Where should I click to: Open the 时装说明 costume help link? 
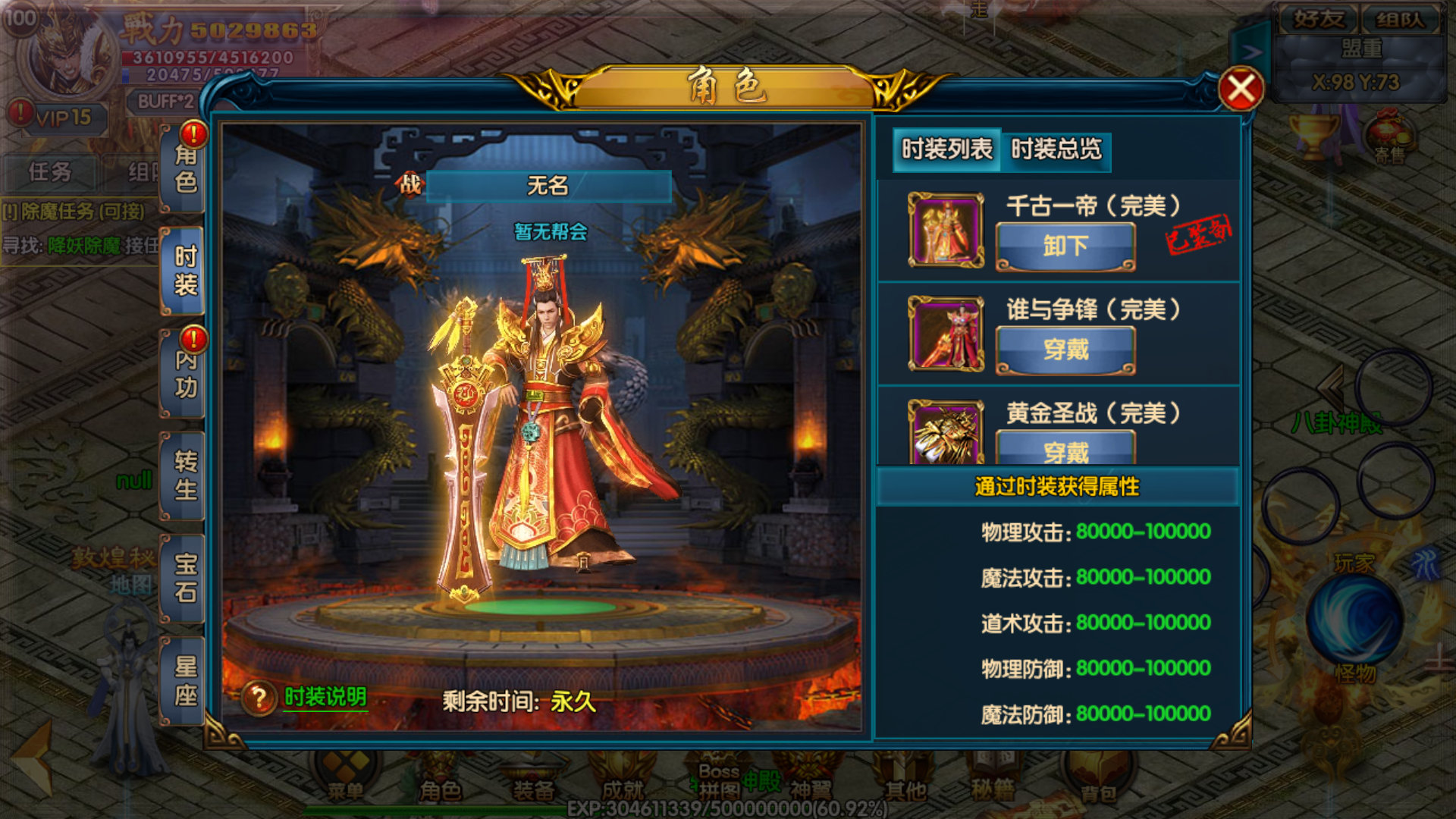[325, 697]
